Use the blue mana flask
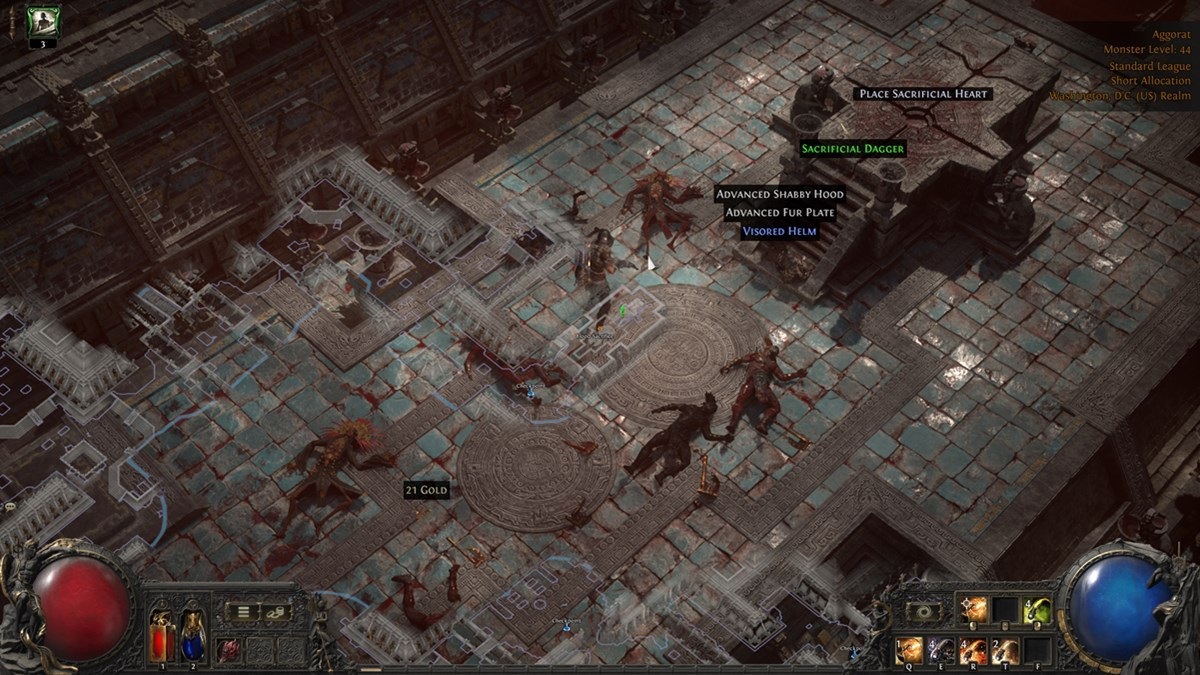The width and height of the screenshot is (1200, 675). [193, 632]
